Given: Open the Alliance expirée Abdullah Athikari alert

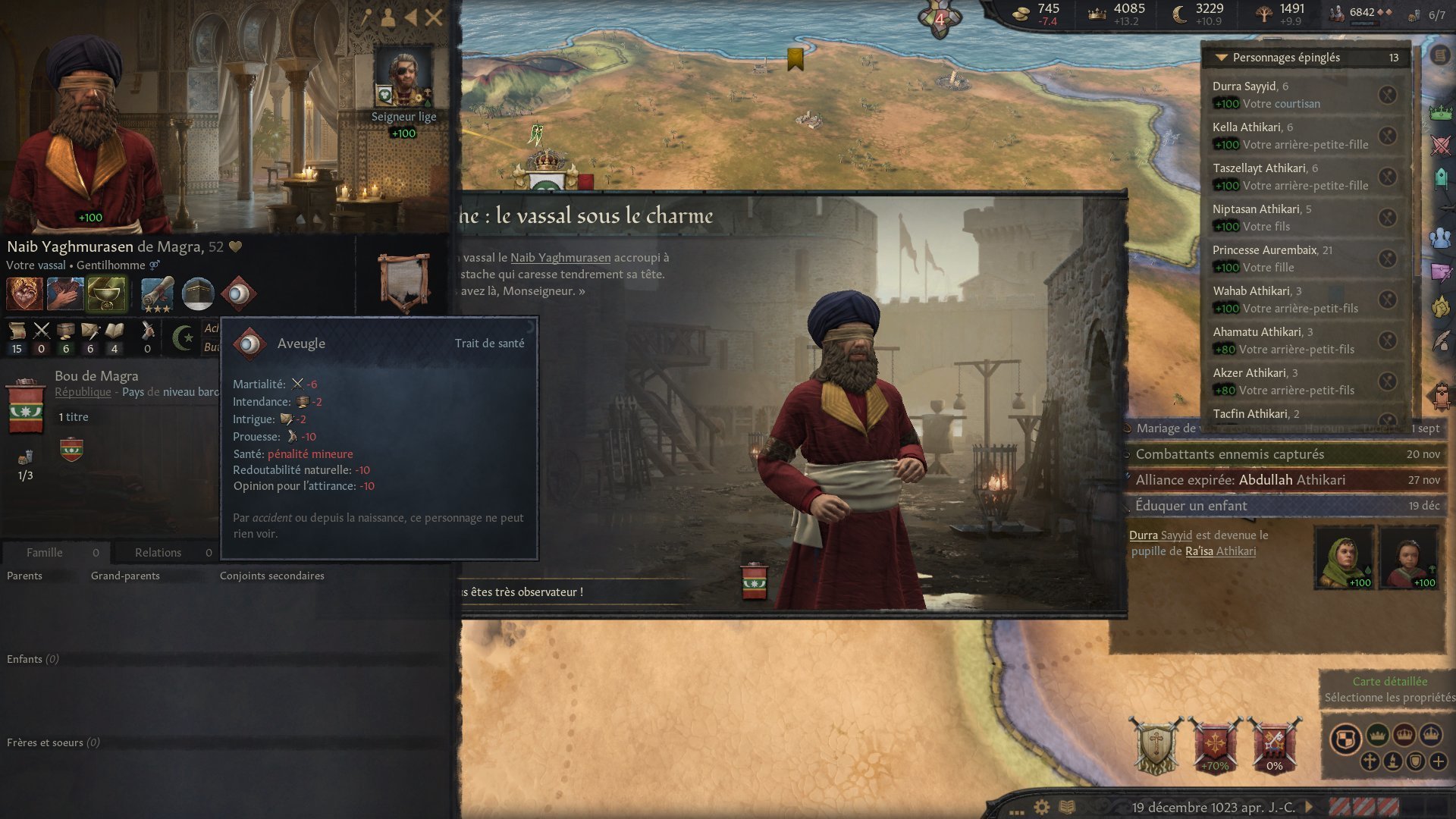Looking at the screenshot, I should point(1240,480).
